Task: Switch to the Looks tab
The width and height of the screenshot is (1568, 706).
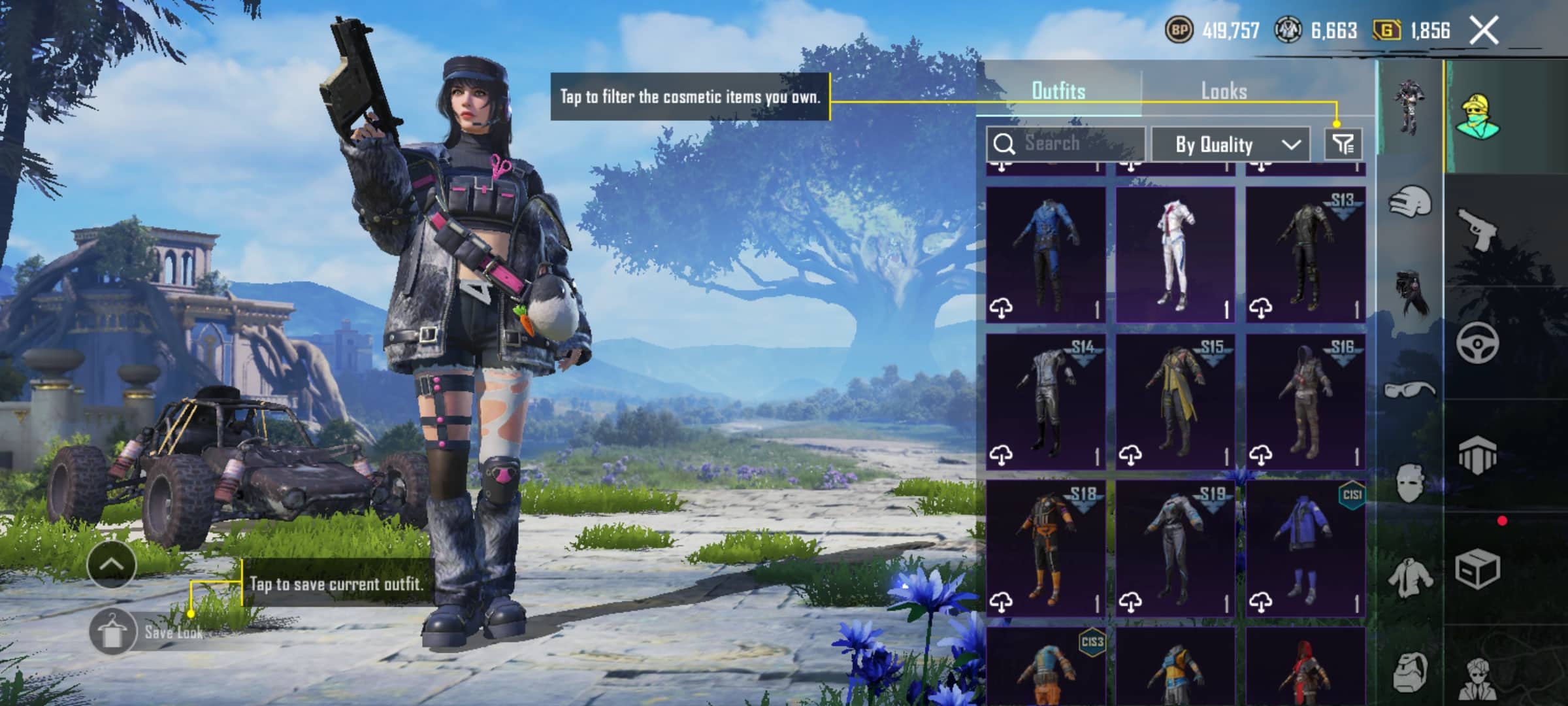Action: click(1224, 91)
